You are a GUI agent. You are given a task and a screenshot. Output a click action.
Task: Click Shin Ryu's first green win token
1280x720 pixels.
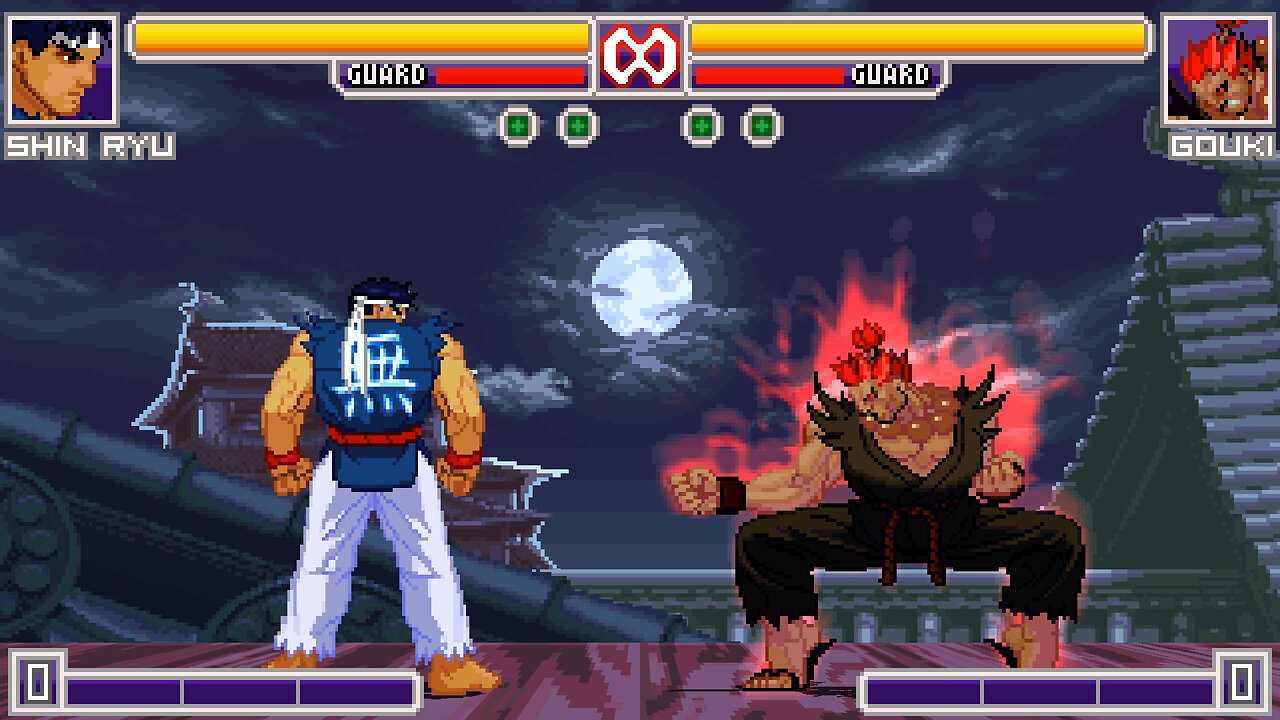[x=520, y=124]
